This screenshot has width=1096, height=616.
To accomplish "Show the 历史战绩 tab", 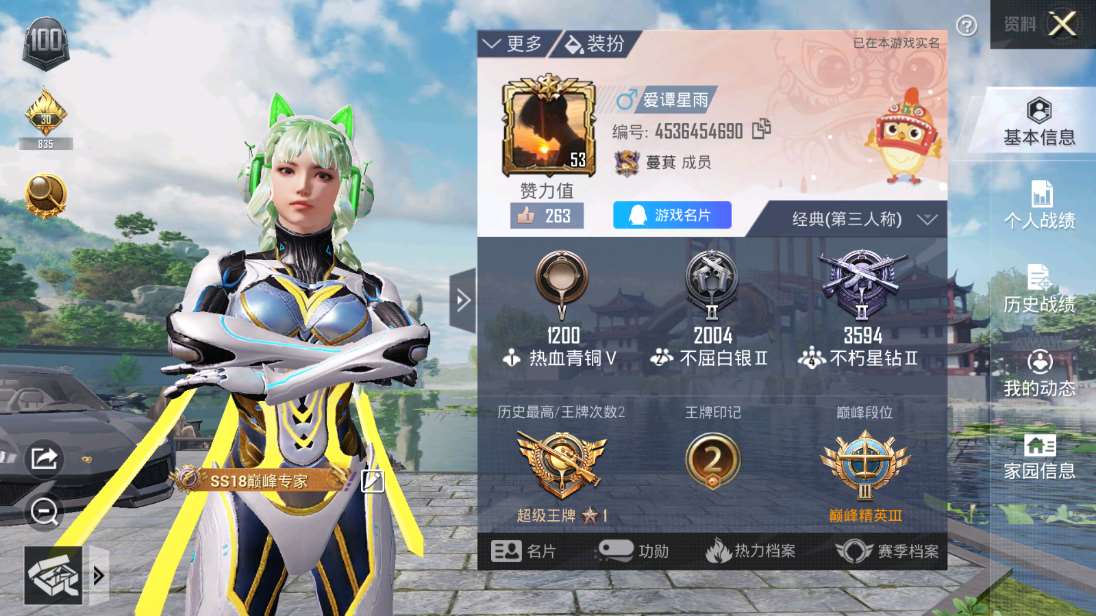I will coord(1039,290).
